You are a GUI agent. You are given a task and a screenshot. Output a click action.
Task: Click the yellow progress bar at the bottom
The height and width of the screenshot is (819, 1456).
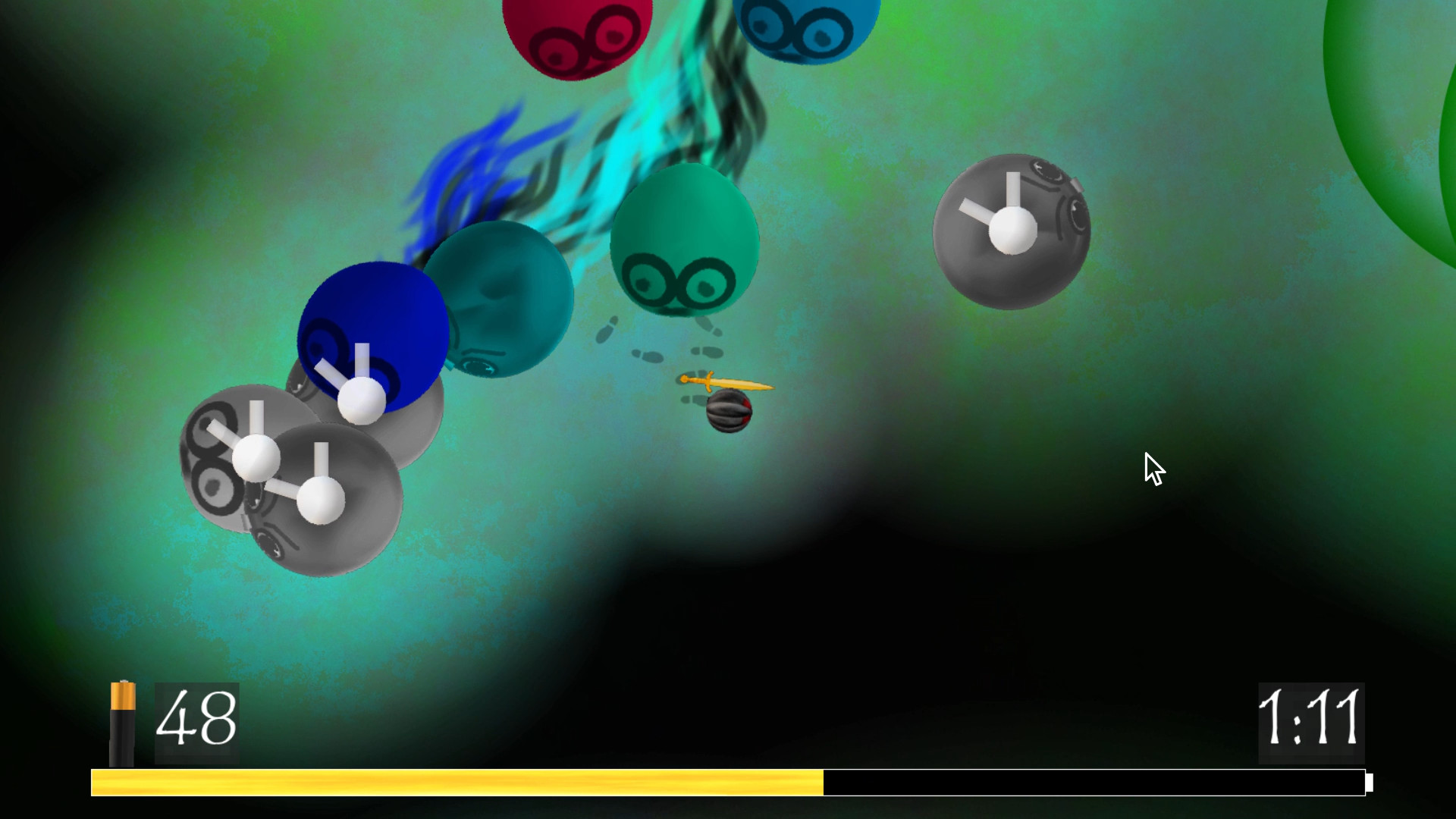pyautogui.click(x=455, y=779)
